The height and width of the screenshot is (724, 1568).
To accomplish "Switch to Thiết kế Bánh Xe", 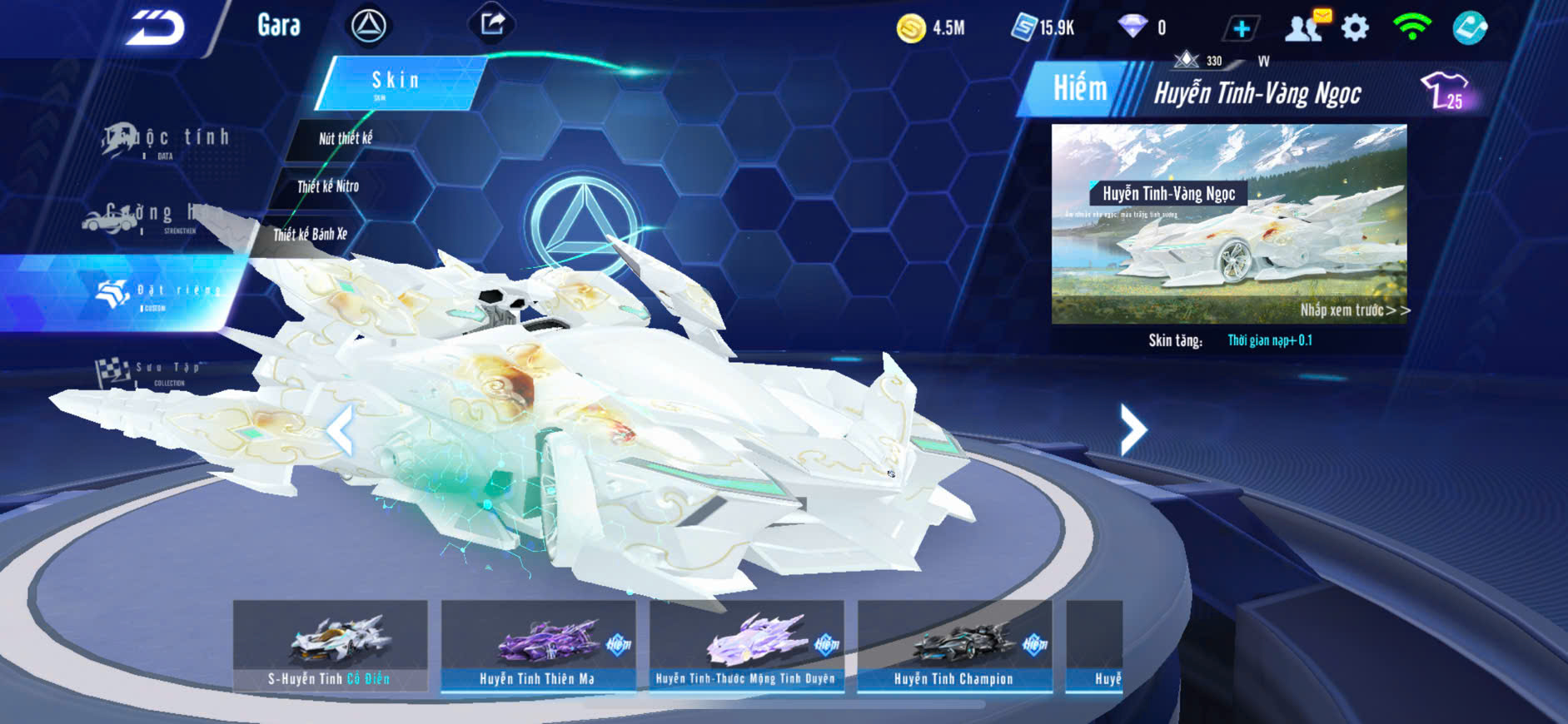I will coord(311,235).
